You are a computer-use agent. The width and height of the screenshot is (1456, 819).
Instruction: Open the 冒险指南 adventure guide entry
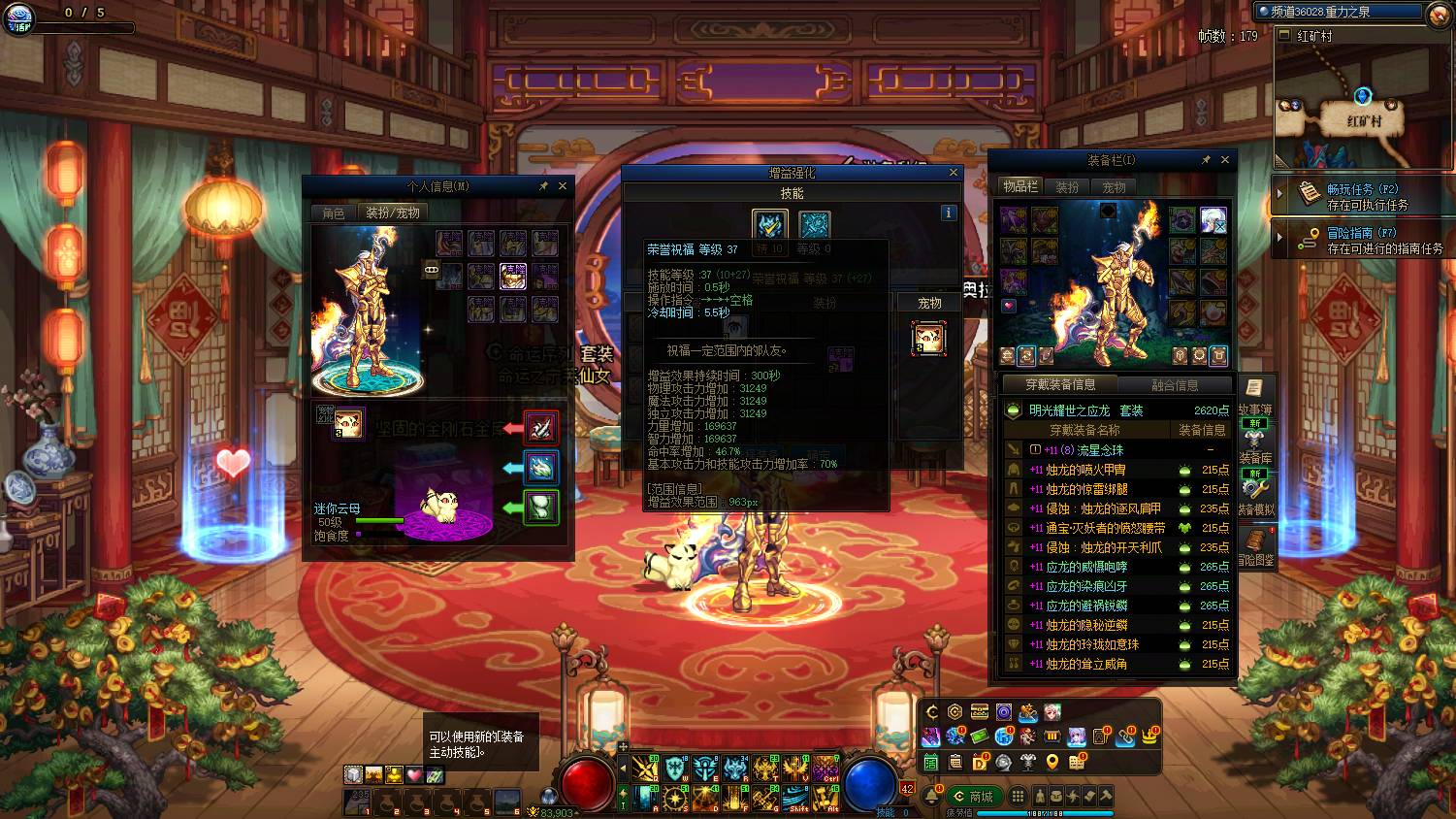(x=1361, y=240)
